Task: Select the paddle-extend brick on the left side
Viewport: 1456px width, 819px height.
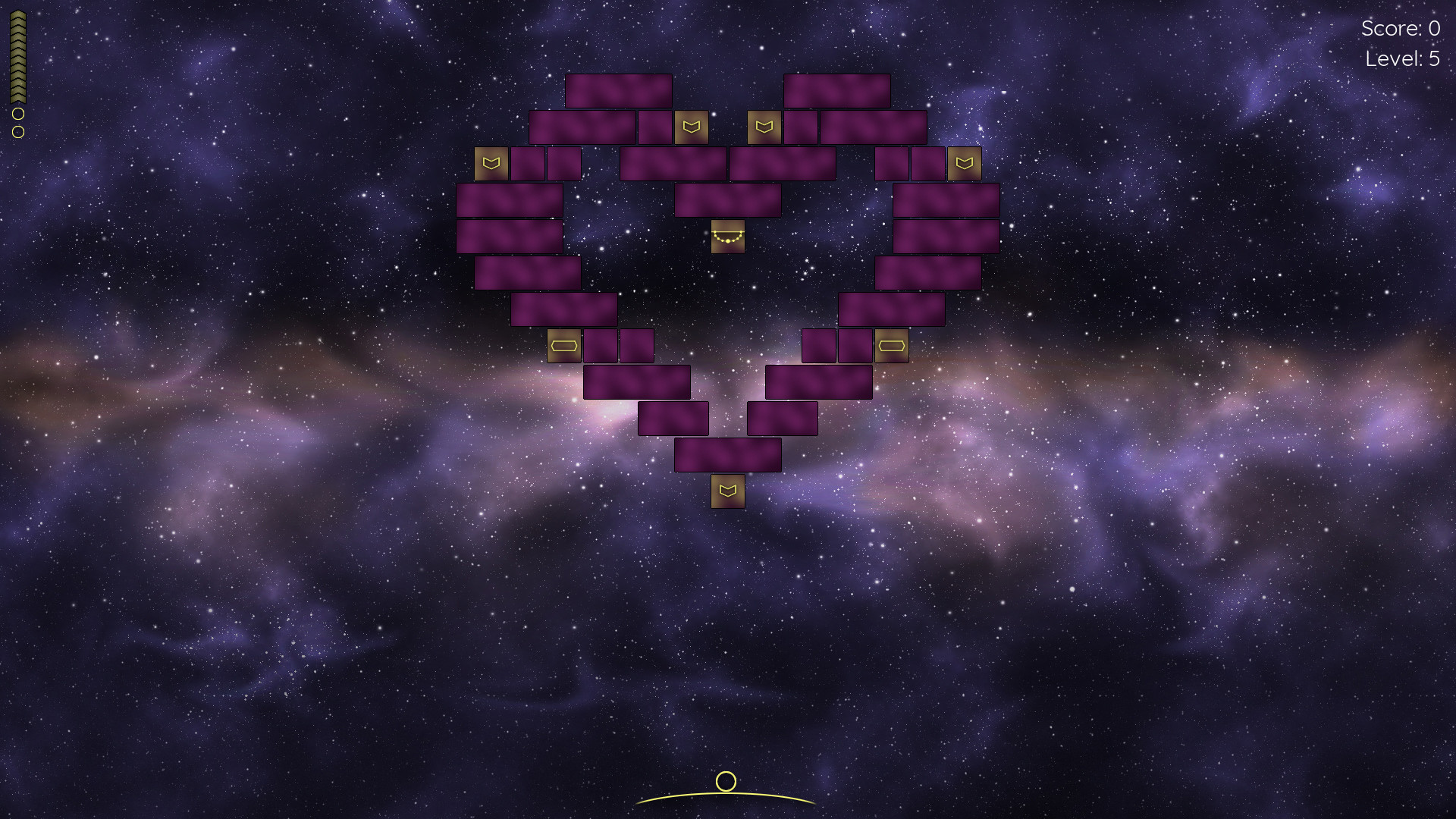Action: 564,345
